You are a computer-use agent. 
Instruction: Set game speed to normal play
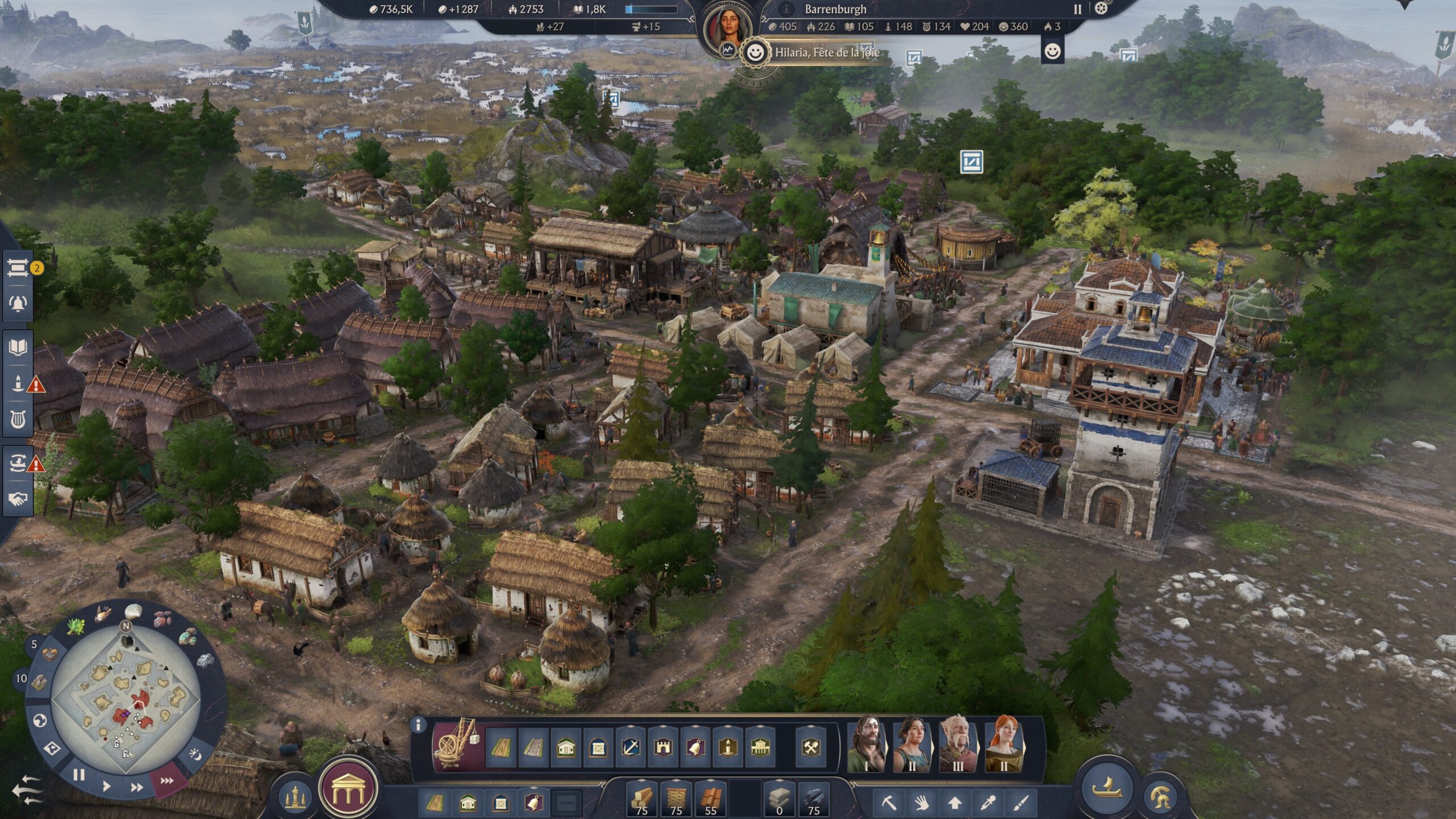pos(106,787)
